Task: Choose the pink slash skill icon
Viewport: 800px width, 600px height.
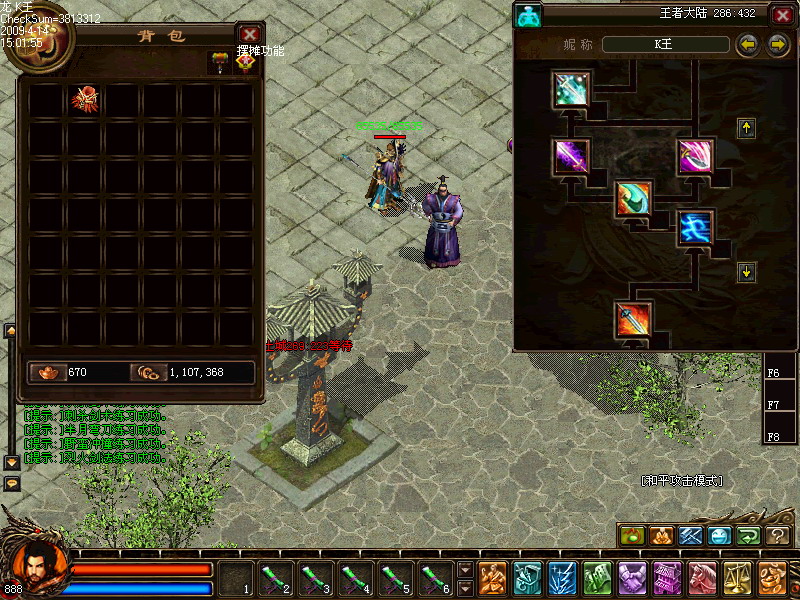Action: (696, 156)
